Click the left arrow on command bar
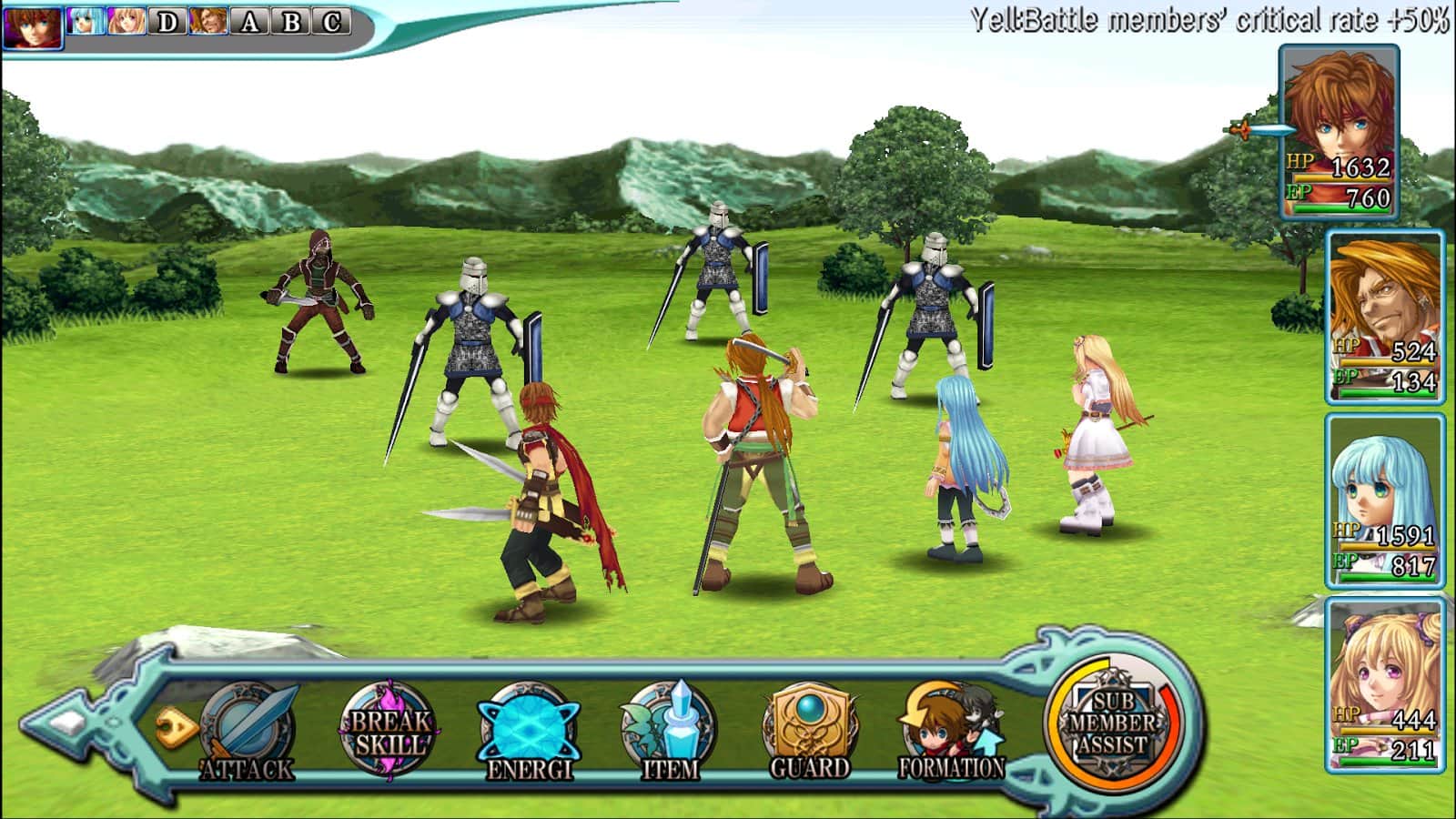 [68, 723]
